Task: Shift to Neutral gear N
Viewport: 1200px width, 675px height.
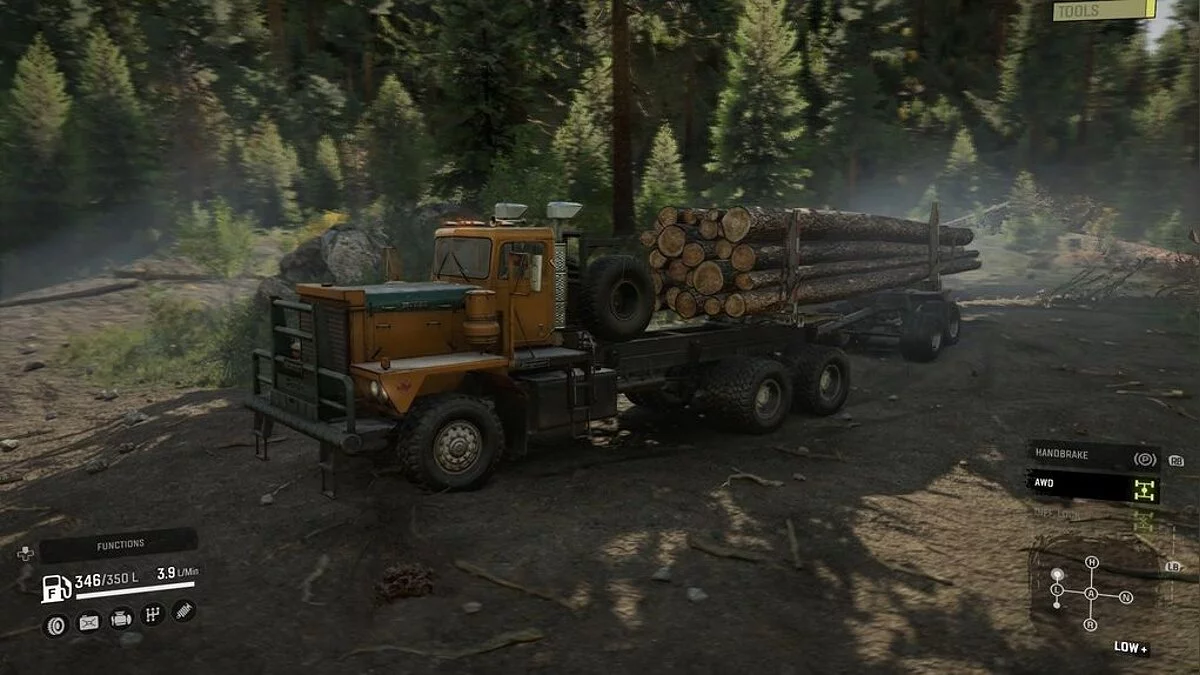Action: tap(1126, 597)
